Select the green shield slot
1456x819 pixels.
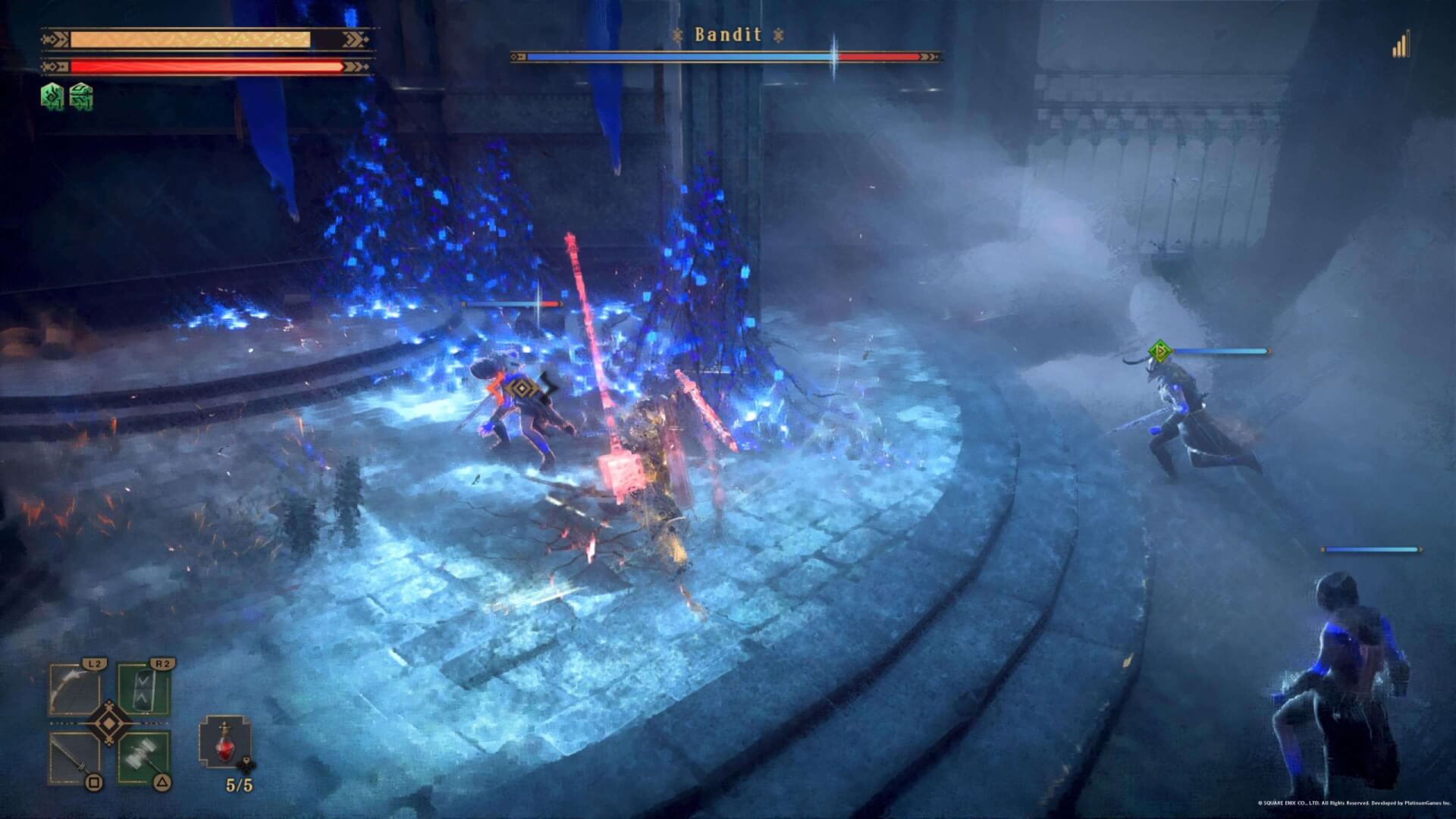(144, 690)
